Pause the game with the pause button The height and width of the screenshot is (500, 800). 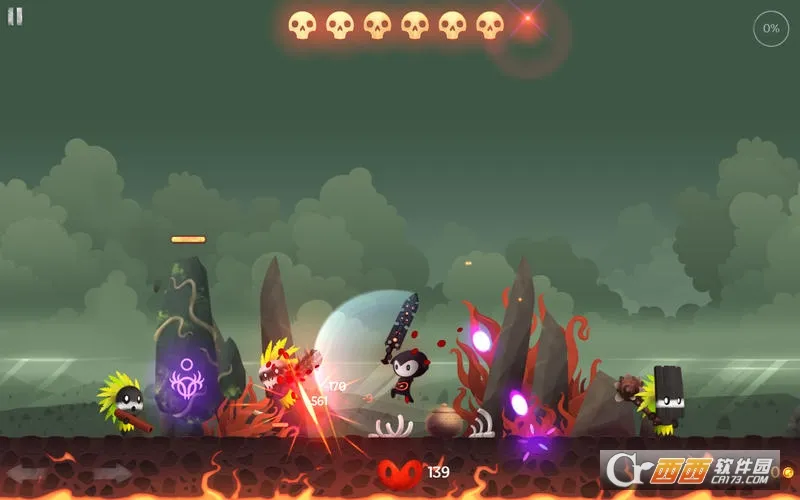point(15,17)
